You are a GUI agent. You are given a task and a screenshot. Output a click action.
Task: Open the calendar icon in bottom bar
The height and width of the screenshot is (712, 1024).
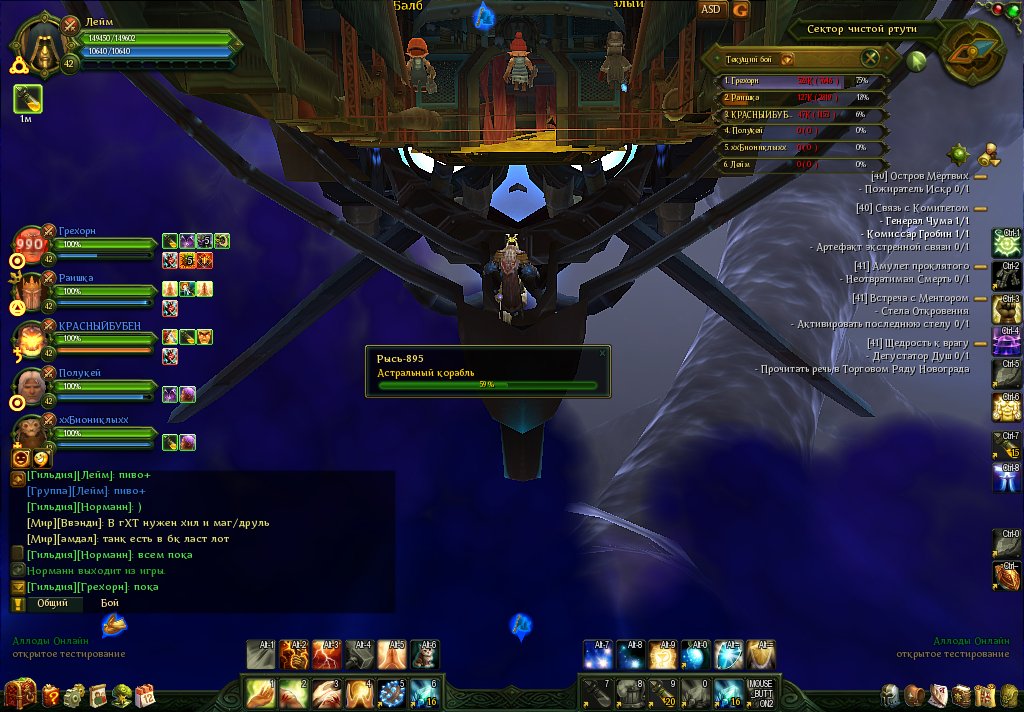tap(145, 695)
